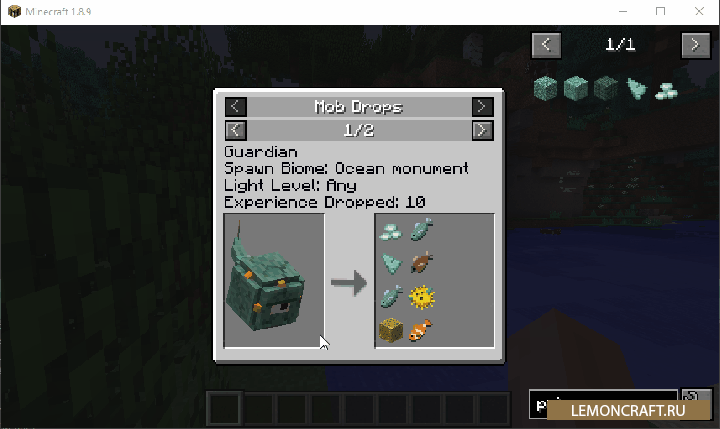Show the next mob drops page of 1/2
This screenshot has width=720, height=429.
[x=482, y=130]
